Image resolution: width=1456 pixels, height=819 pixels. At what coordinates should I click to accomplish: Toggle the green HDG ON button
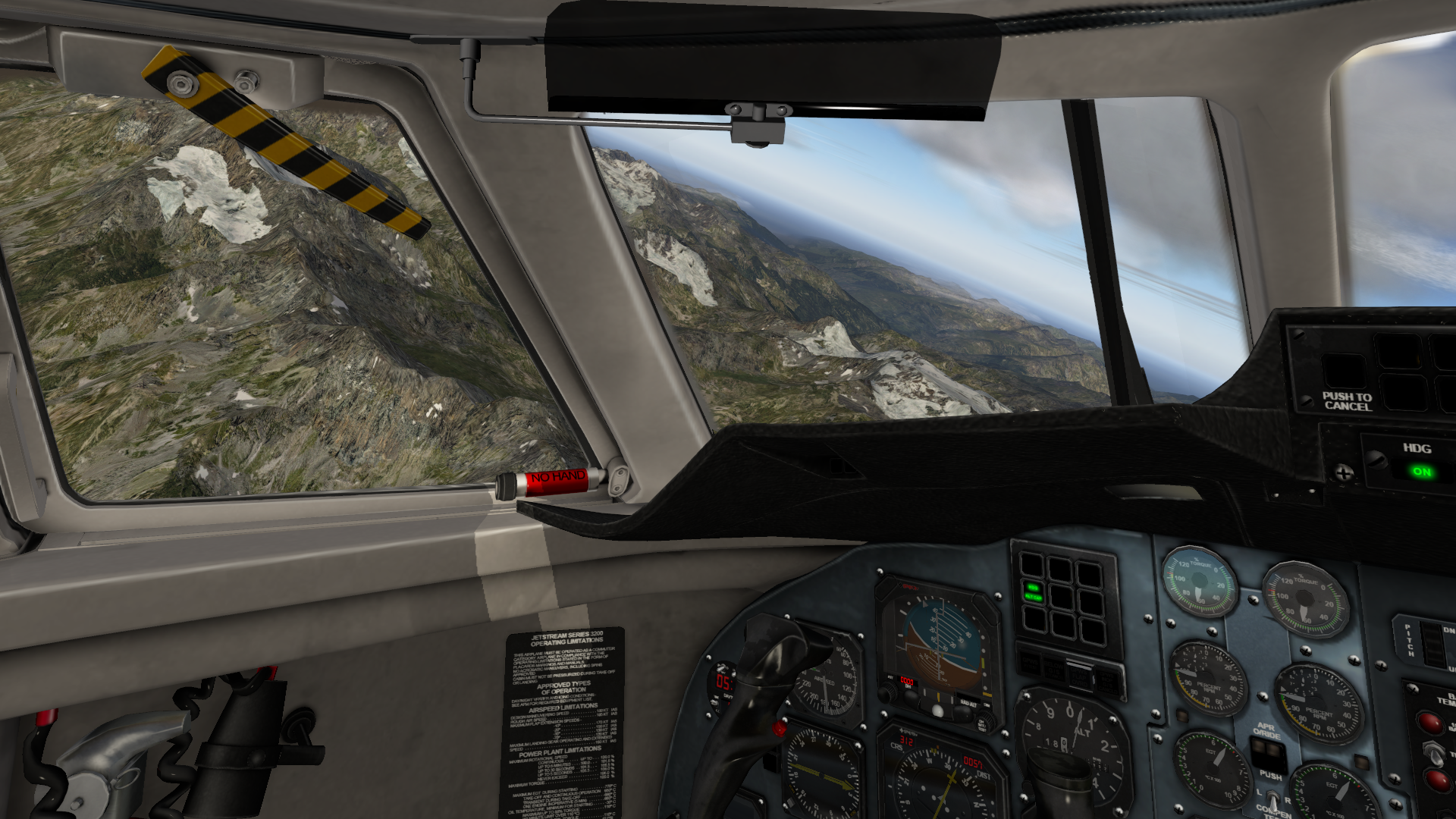coord(1421,472)
